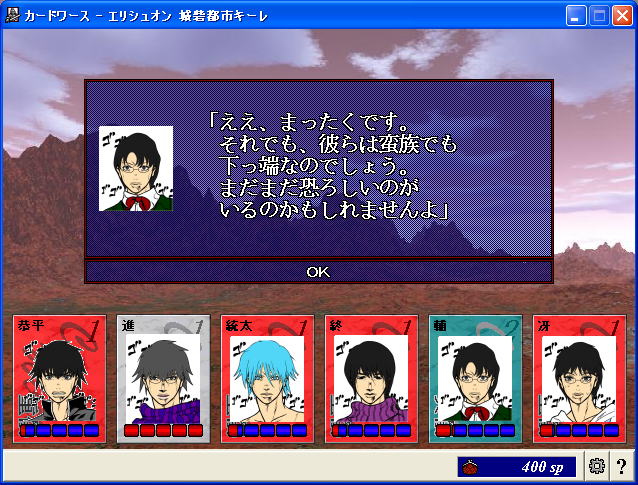
Task: Open the gear settings icon
Action: 597,466
